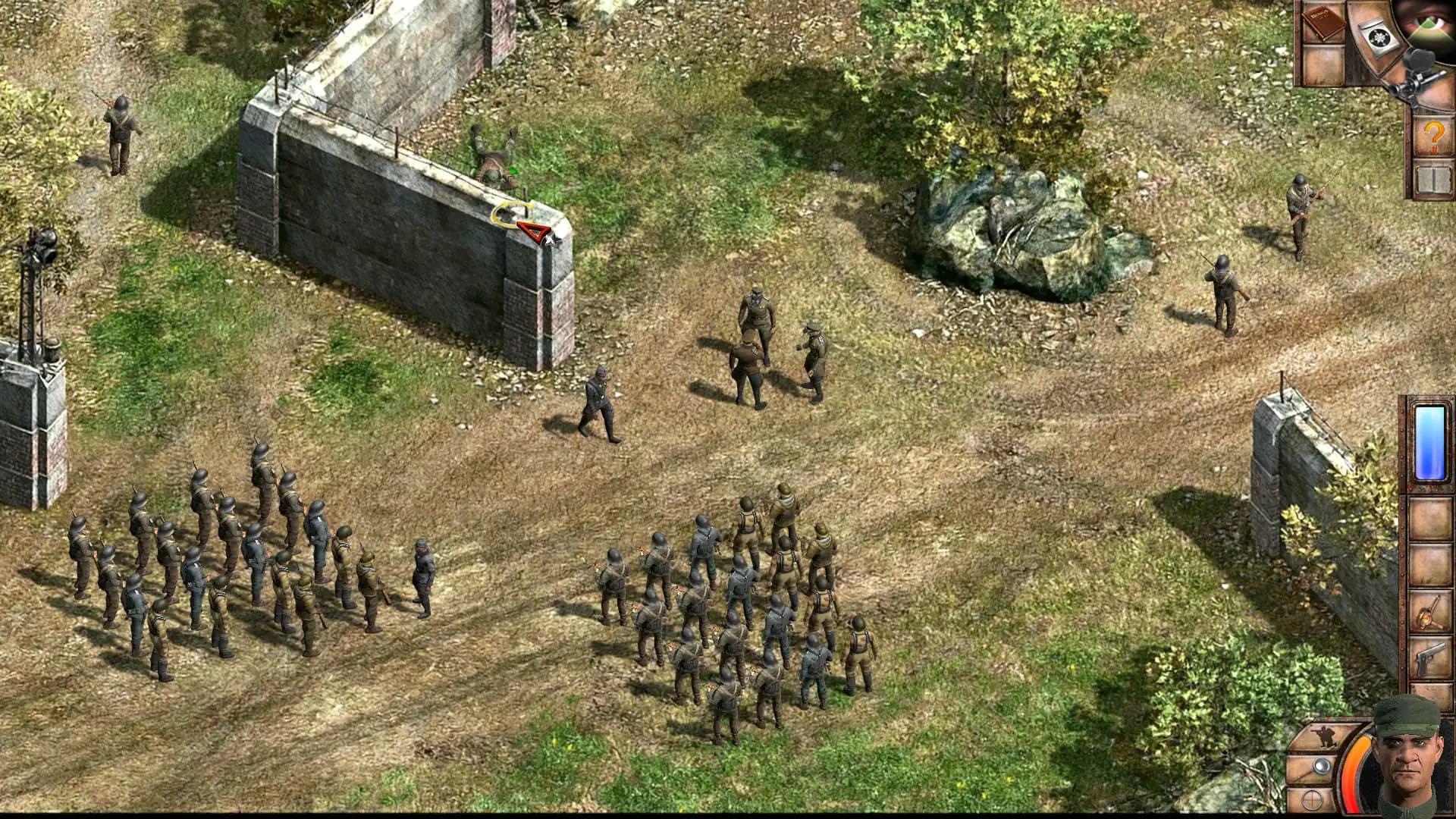Click the closed book icon below the help icon
The height and width of the screenshot is (819, 1456).
tap(1433, 178)
